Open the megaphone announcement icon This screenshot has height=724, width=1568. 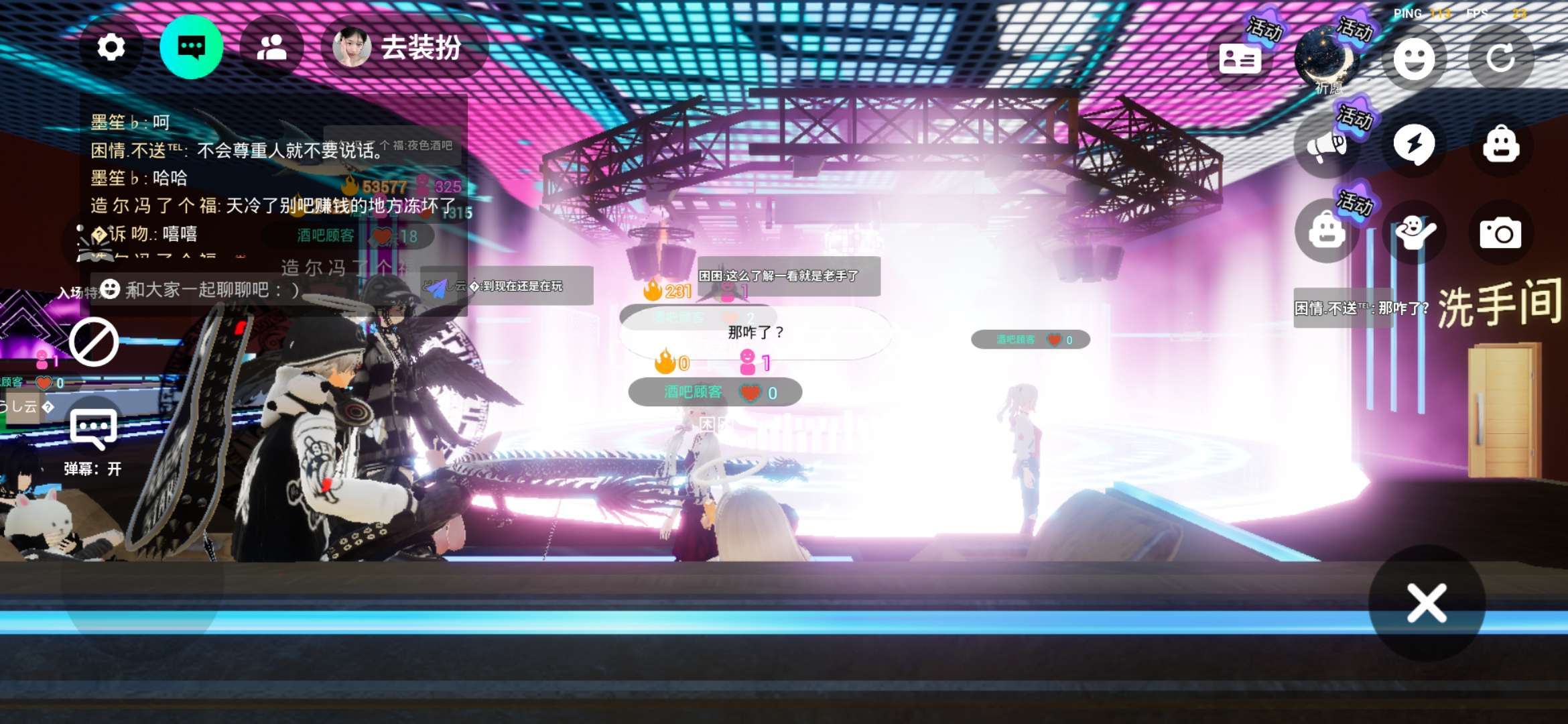(x=1327, y=145)
